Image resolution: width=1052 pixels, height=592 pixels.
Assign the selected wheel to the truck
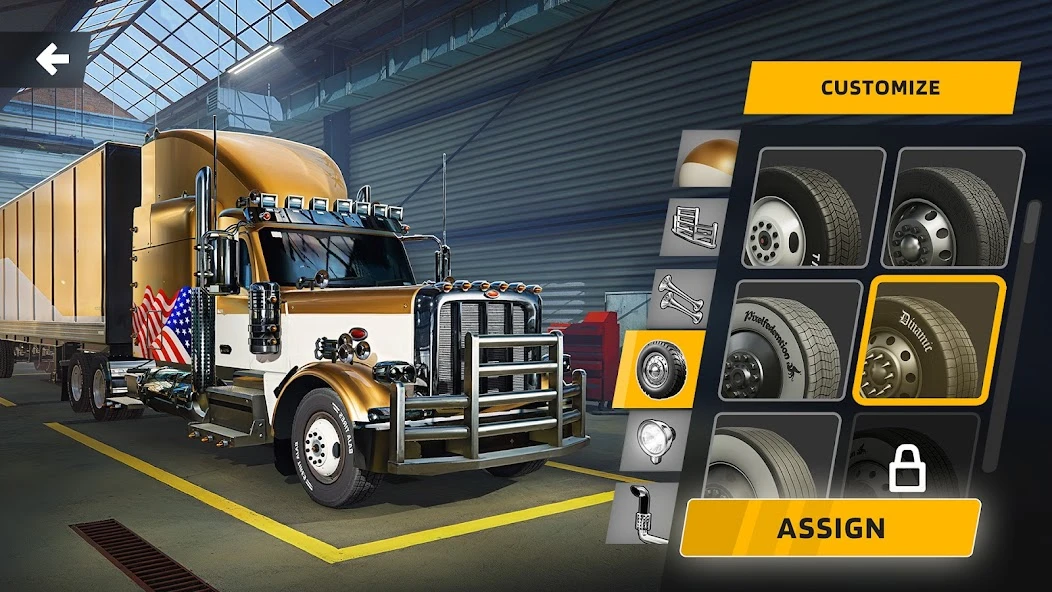tap(830, 527)
